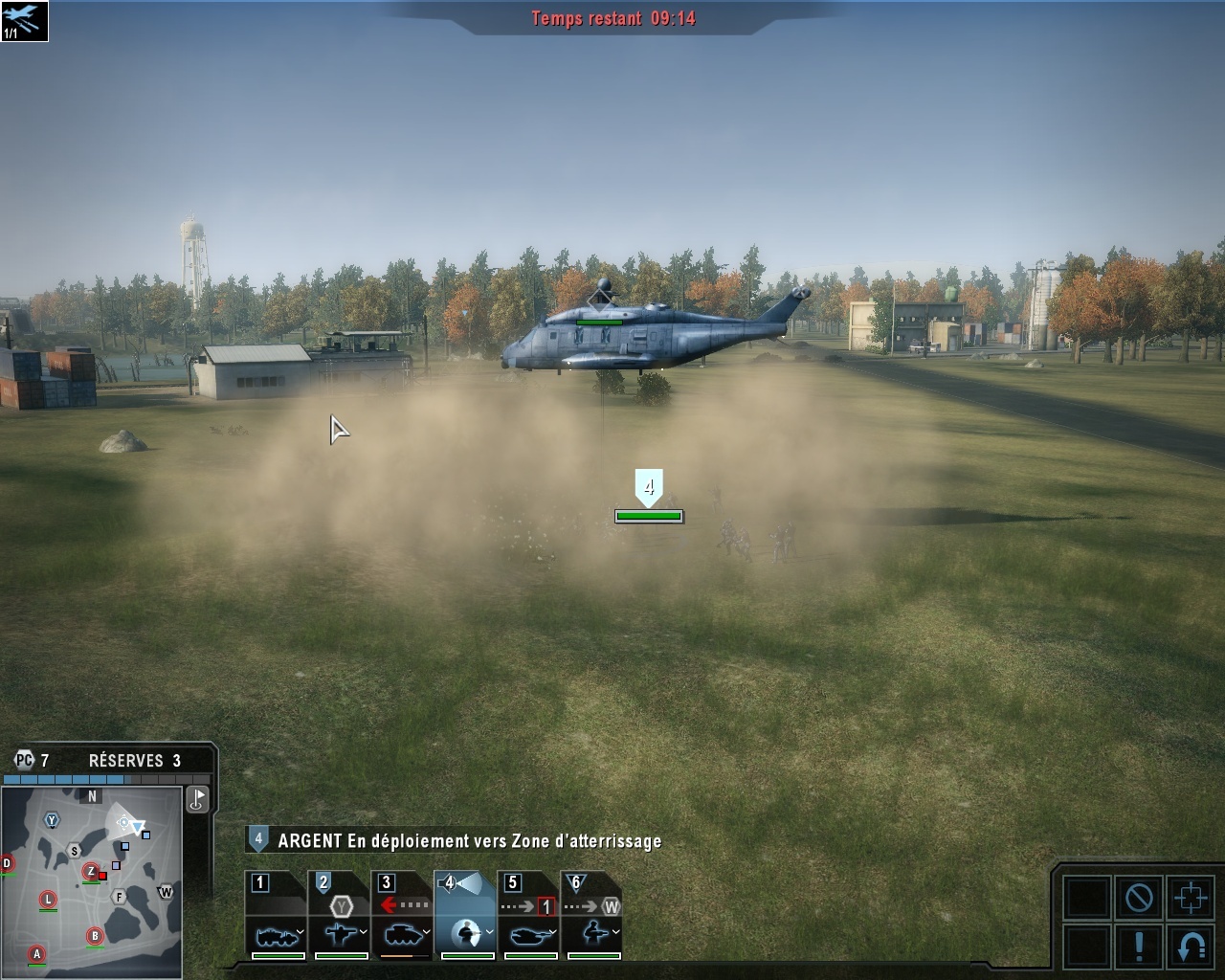
Task: Select uplink B marker on minimap
Action: [x=95, y=935]
